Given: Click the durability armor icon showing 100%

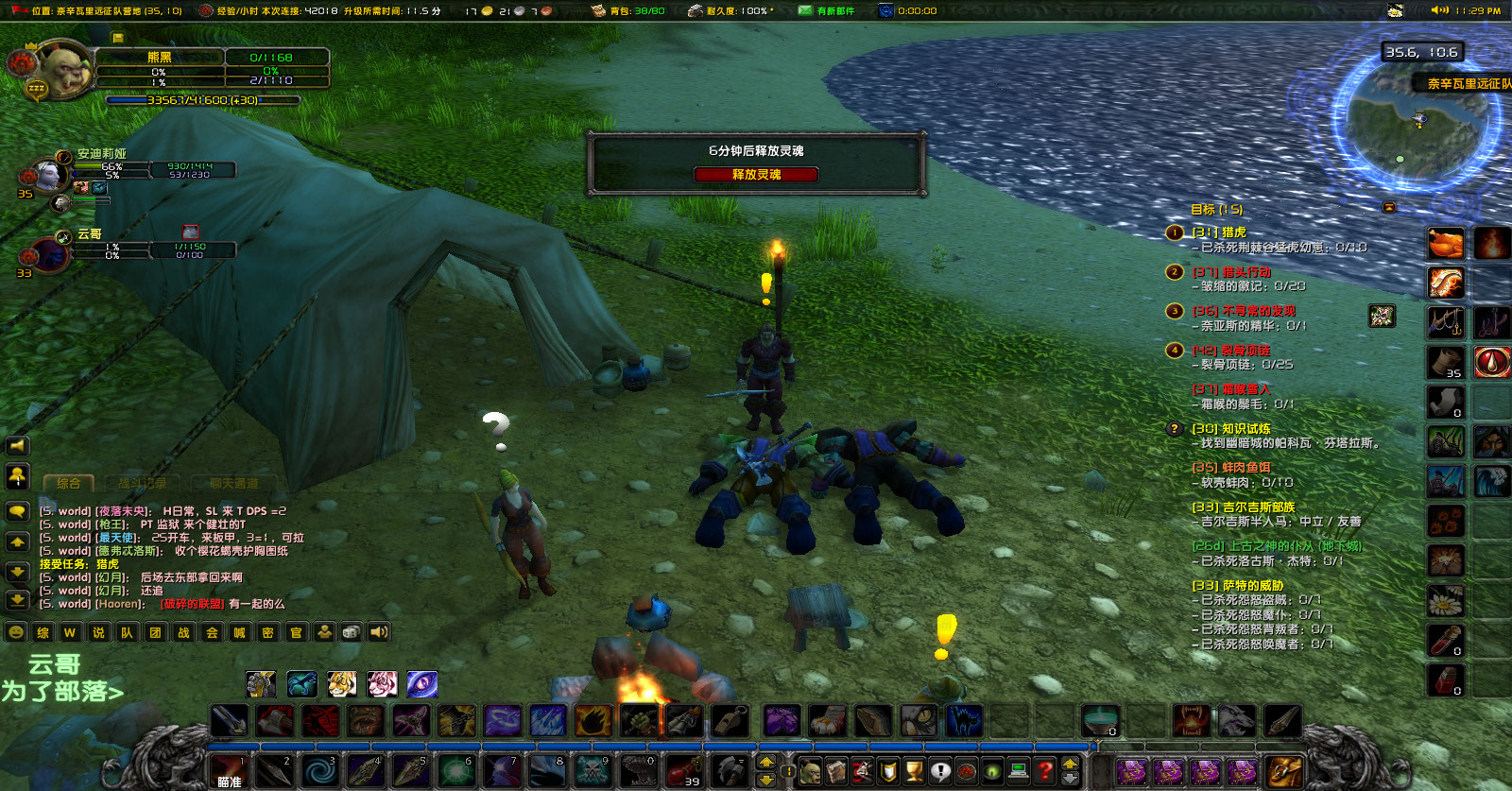Looking at the screenshot, I should (696, 10).
